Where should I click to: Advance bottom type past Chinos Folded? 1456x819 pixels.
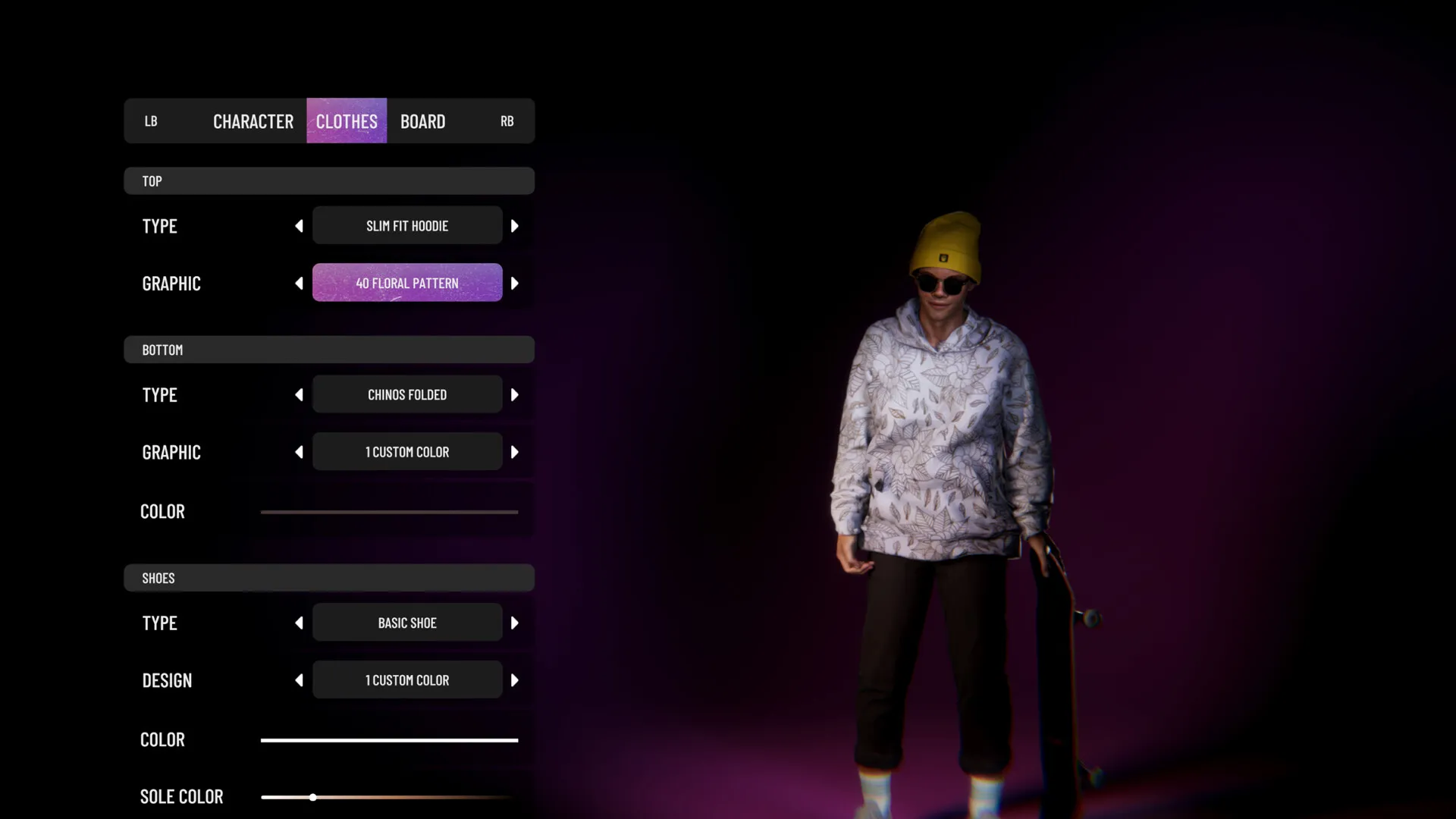[x=515, y=395]
